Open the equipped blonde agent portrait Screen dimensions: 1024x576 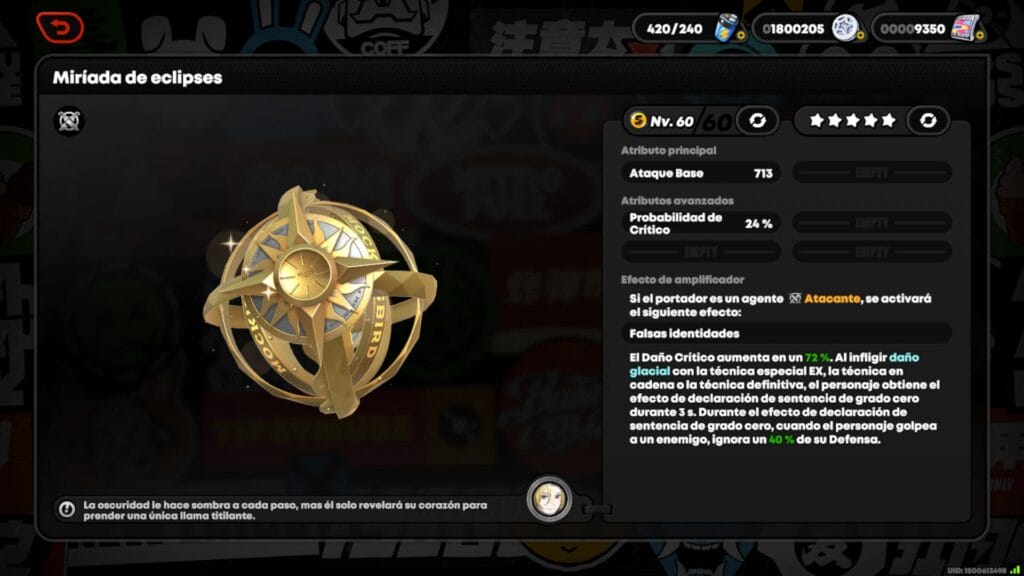550,499
